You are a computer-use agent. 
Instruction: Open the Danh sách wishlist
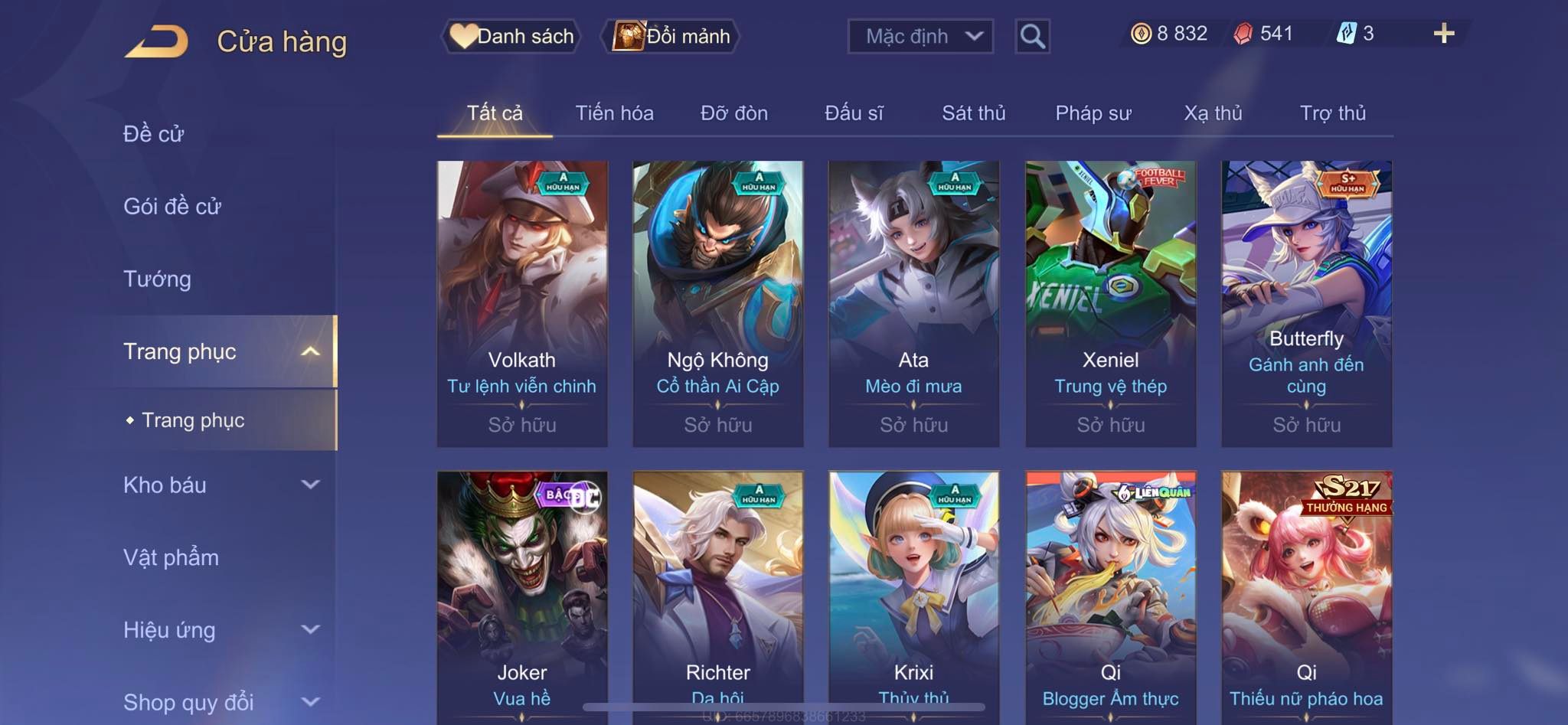(x=511, y=36)
